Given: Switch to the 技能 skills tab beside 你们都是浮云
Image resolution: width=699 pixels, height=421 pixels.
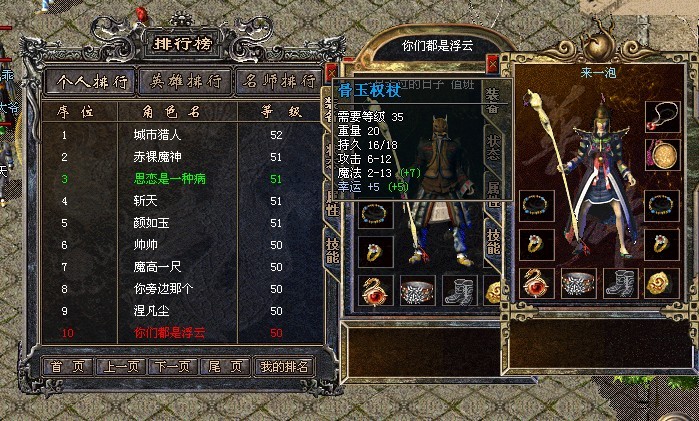Looking at the screenshot, I should (493, 241).
